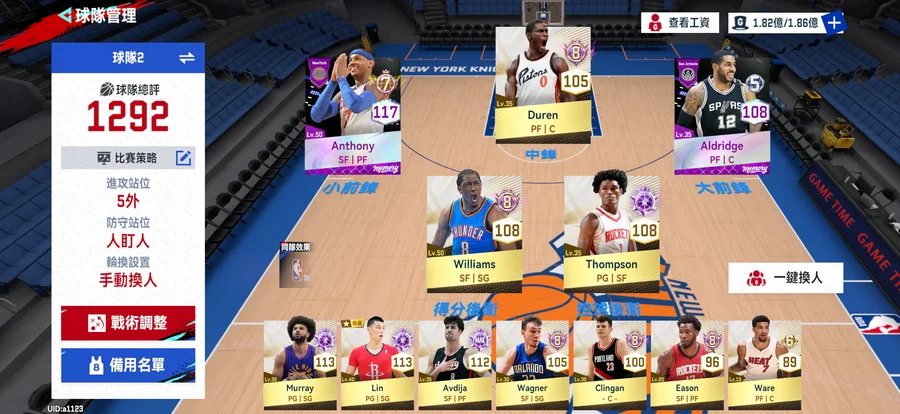Tap 一鍵換人 one-click substitution

coord(785,277)
